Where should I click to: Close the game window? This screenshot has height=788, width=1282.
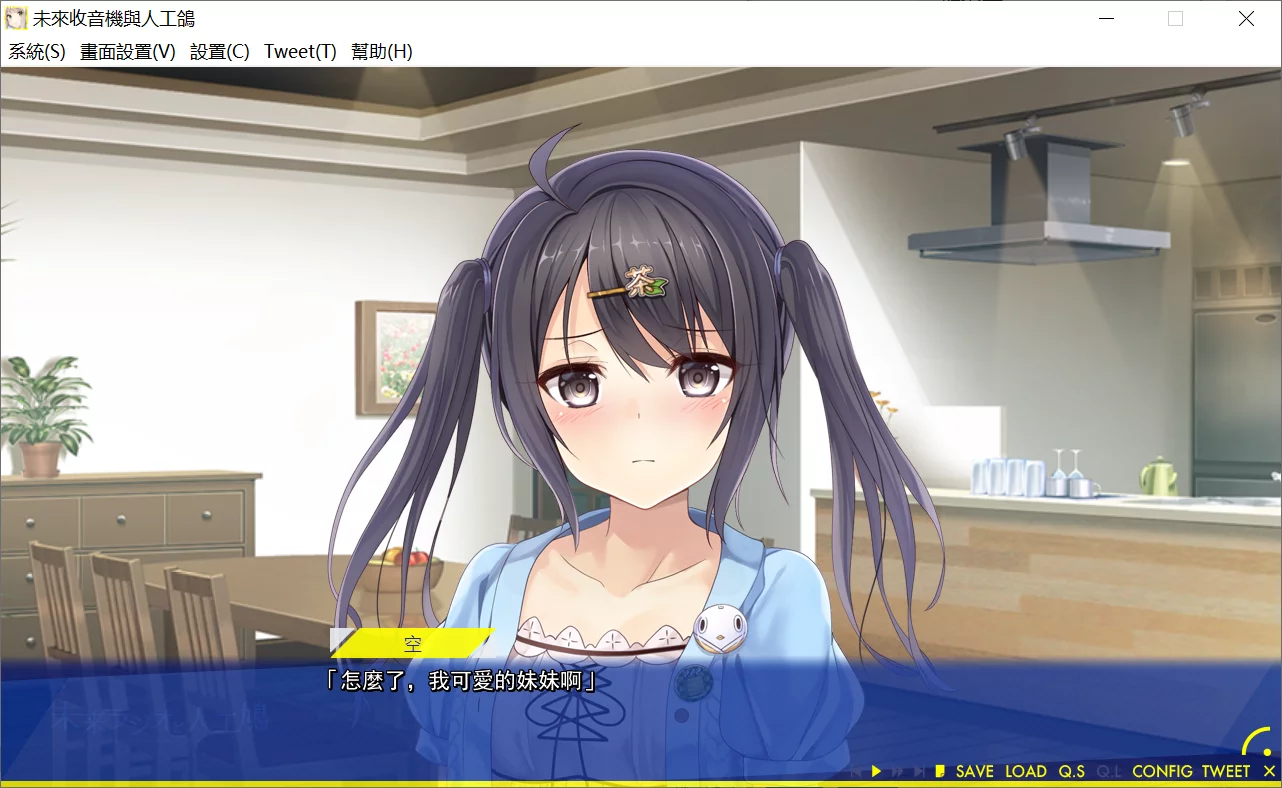coord(1246,19)
